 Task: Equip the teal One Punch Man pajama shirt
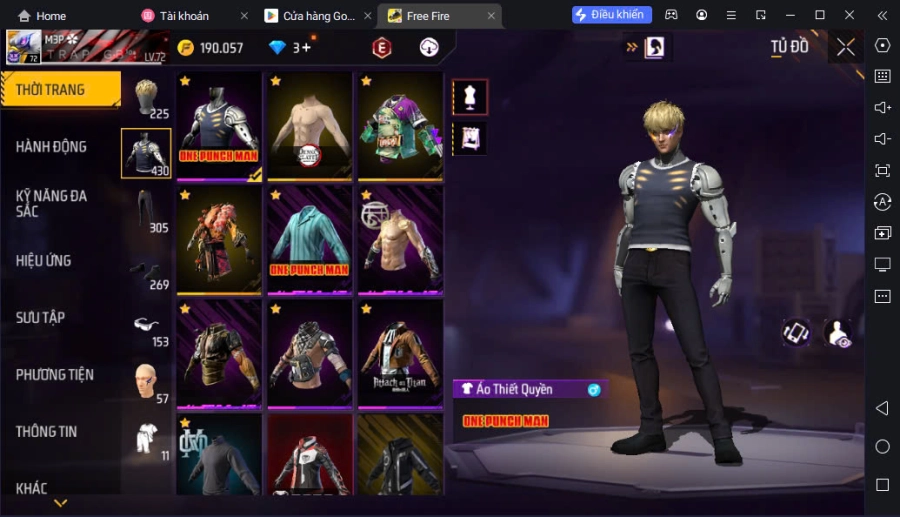click(309, 238)
